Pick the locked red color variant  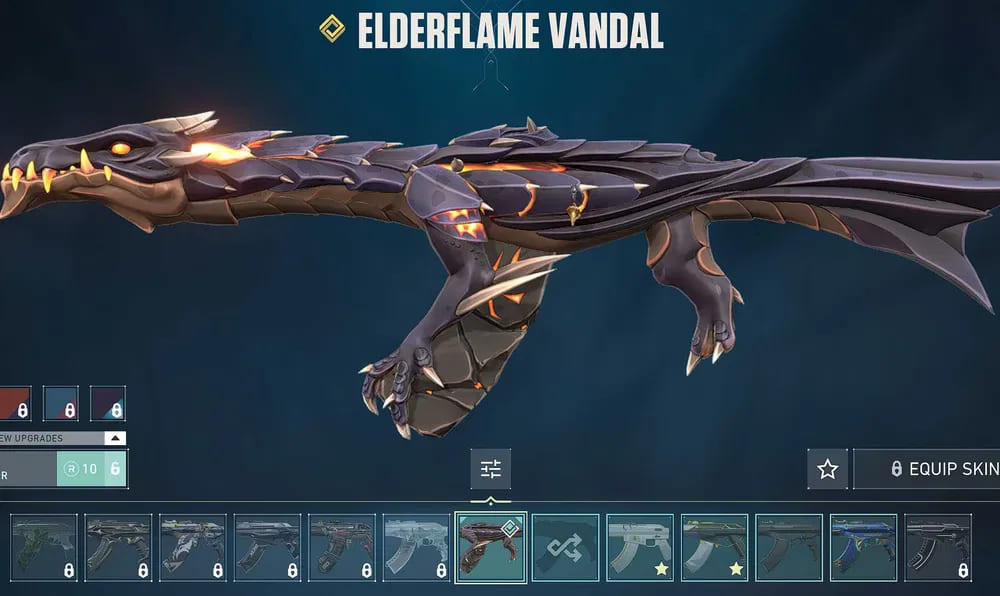click(x=14, y=403)
